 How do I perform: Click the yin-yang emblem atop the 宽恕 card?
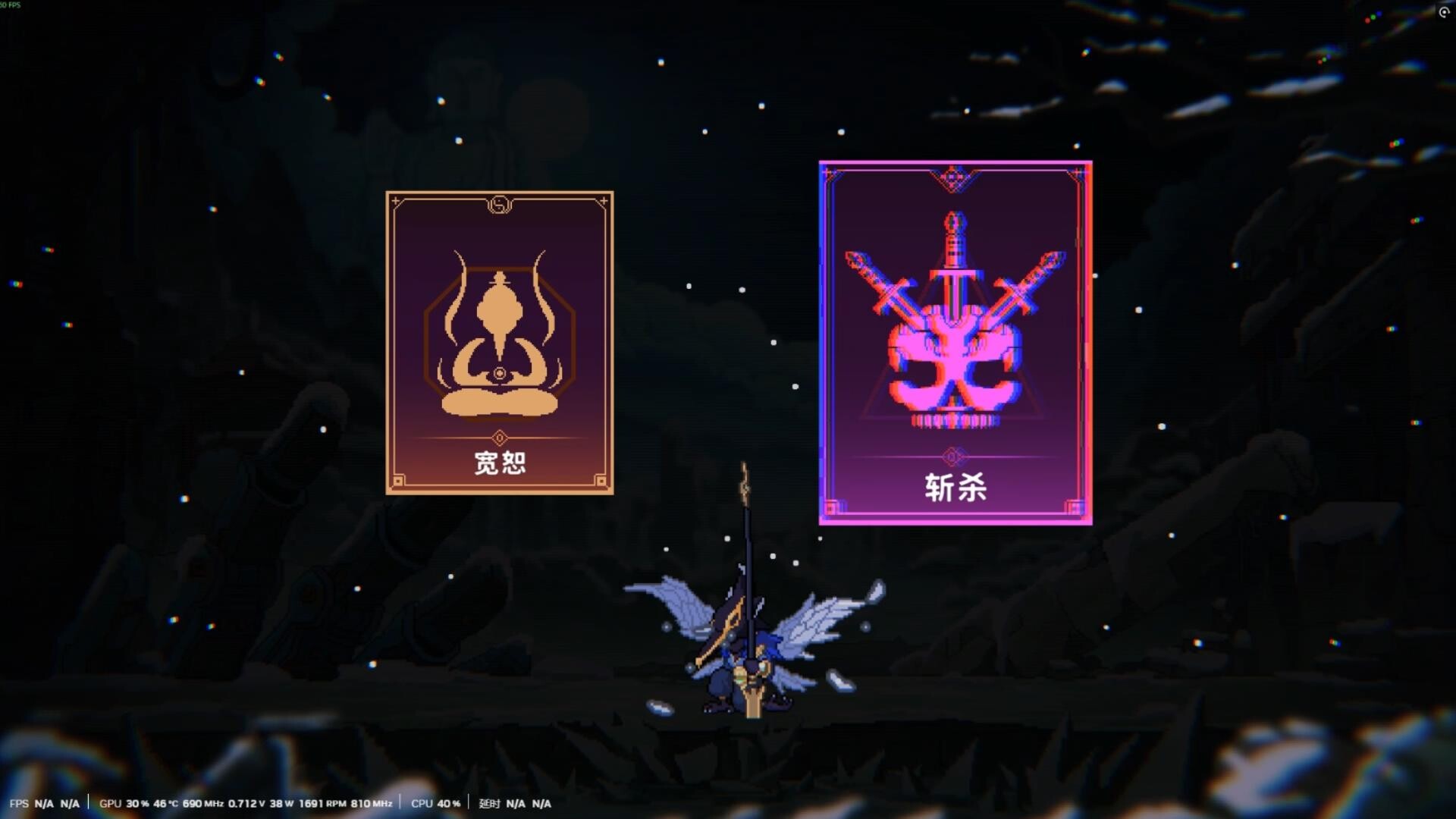point(500,206)
